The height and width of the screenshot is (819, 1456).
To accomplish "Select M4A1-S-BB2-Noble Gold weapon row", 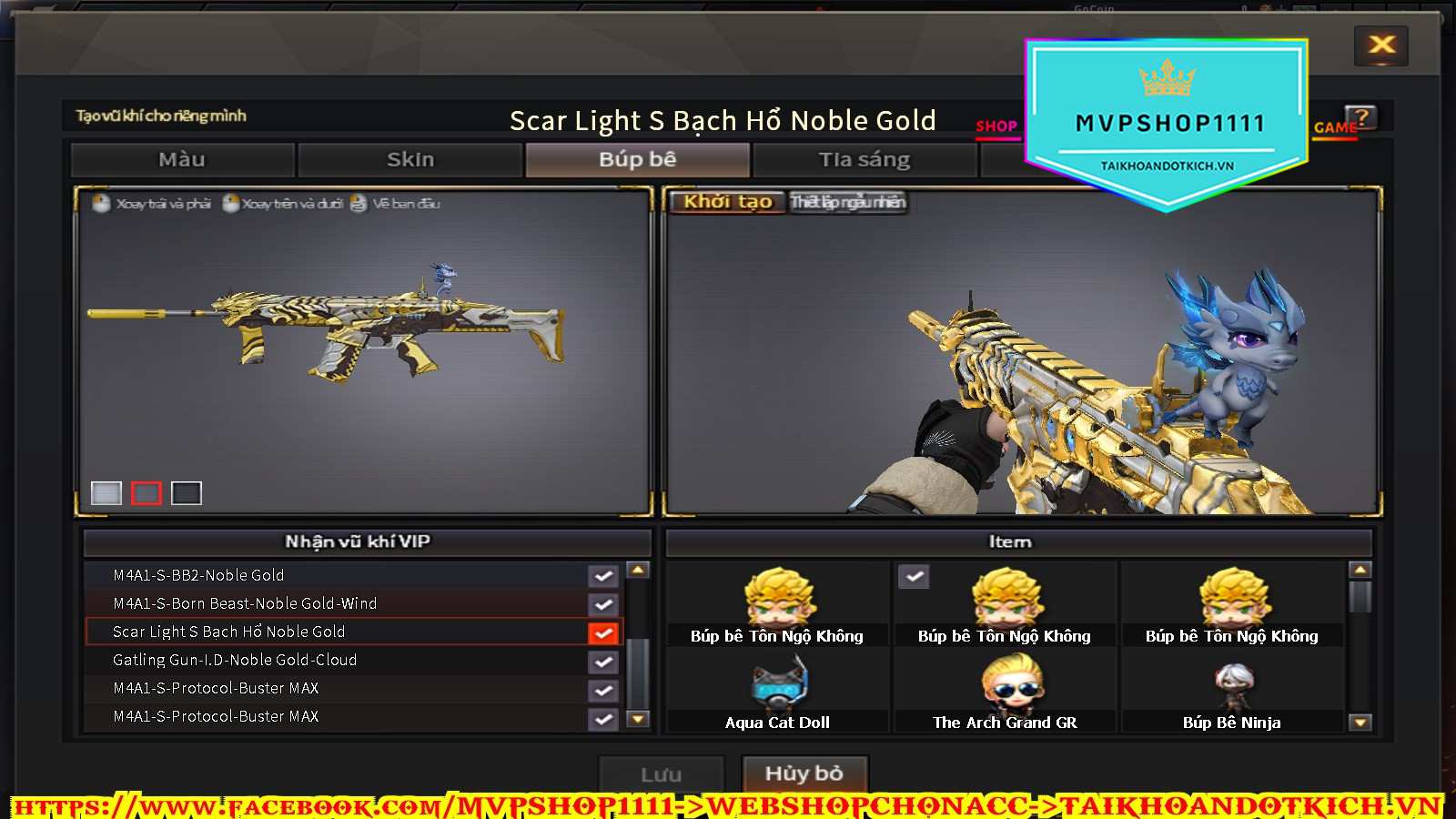I will pos(337,575).
